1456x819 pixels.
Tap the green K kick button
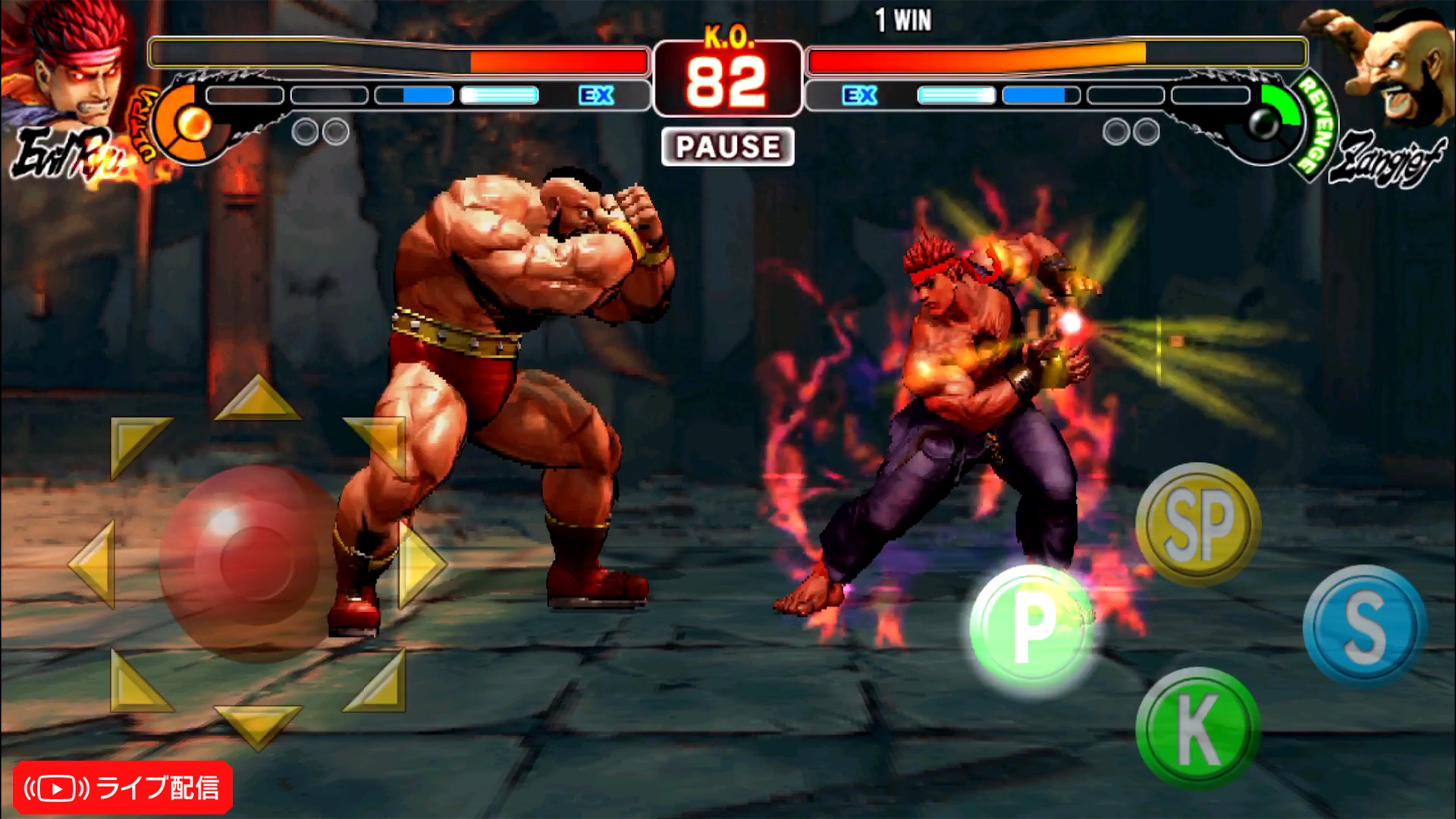click(1197, 727)
